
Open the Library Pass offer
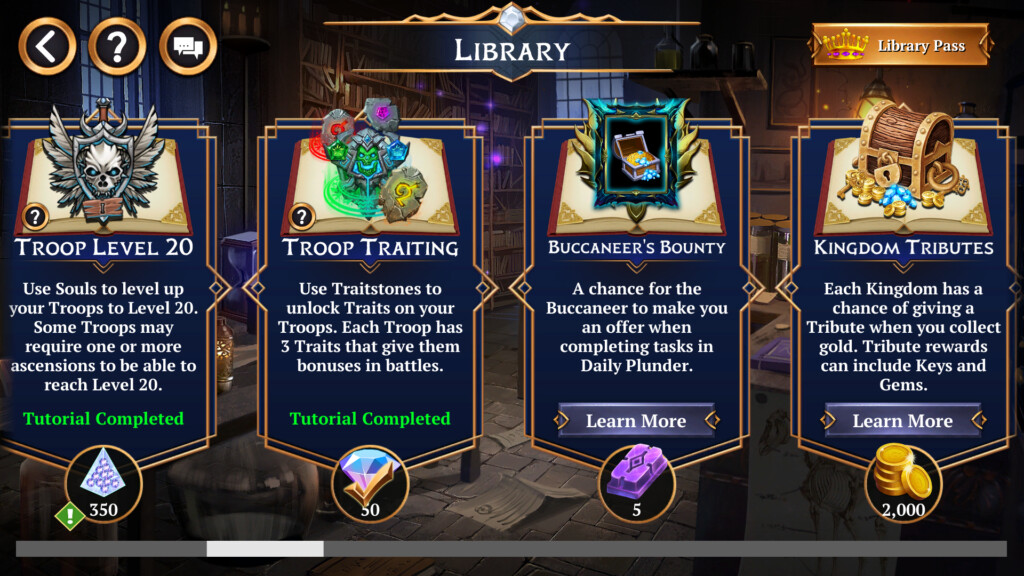click(x=903, y=46)
